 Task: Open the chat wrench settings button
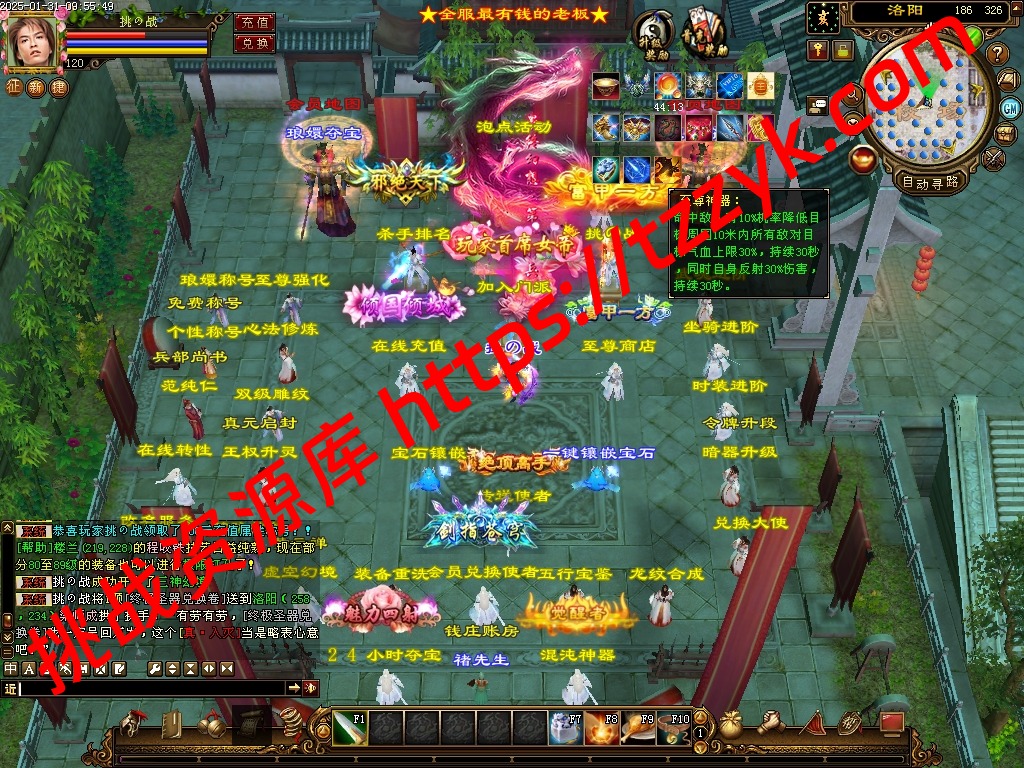pyautogui.click(x=156, y=668)
